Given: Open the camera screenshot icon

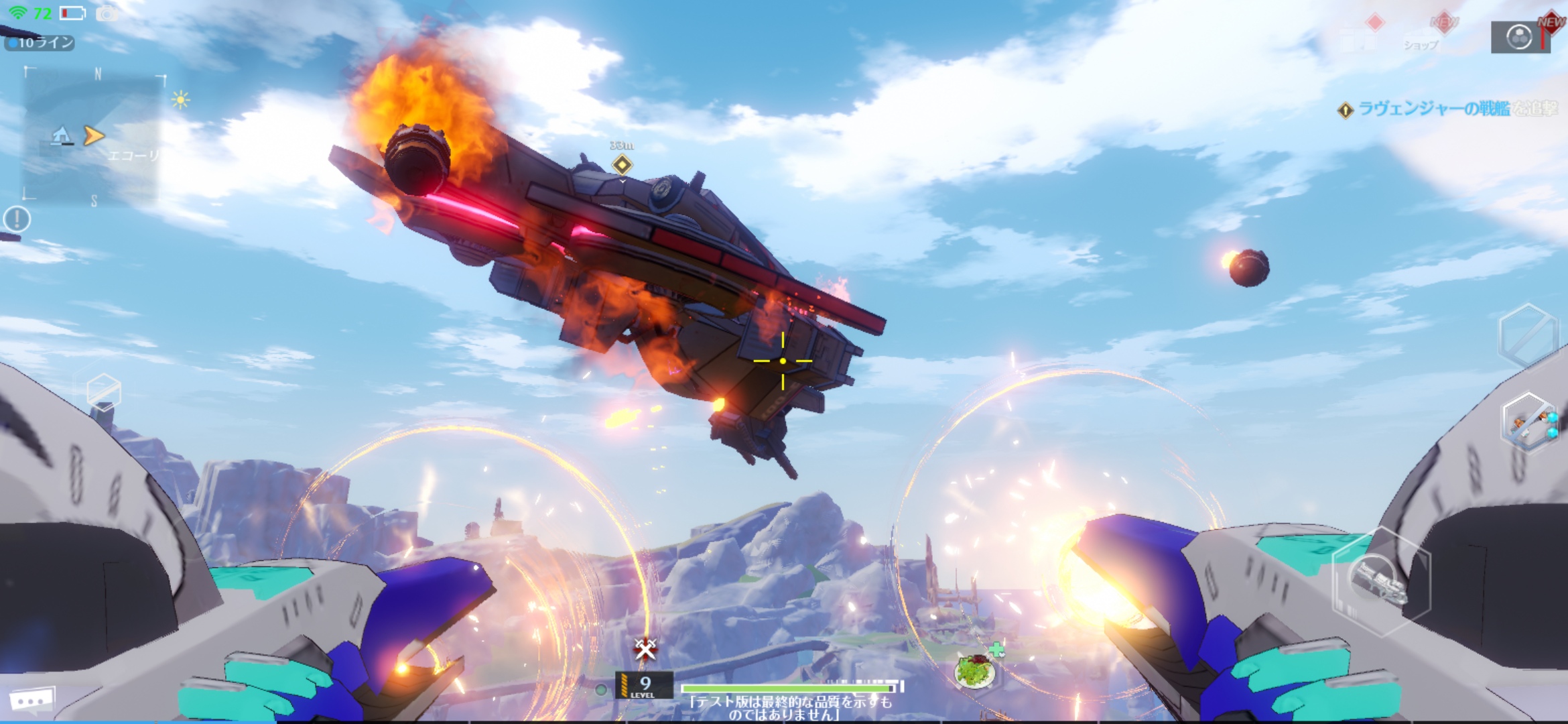Looking at the screenshot, I should click(107, 13).
